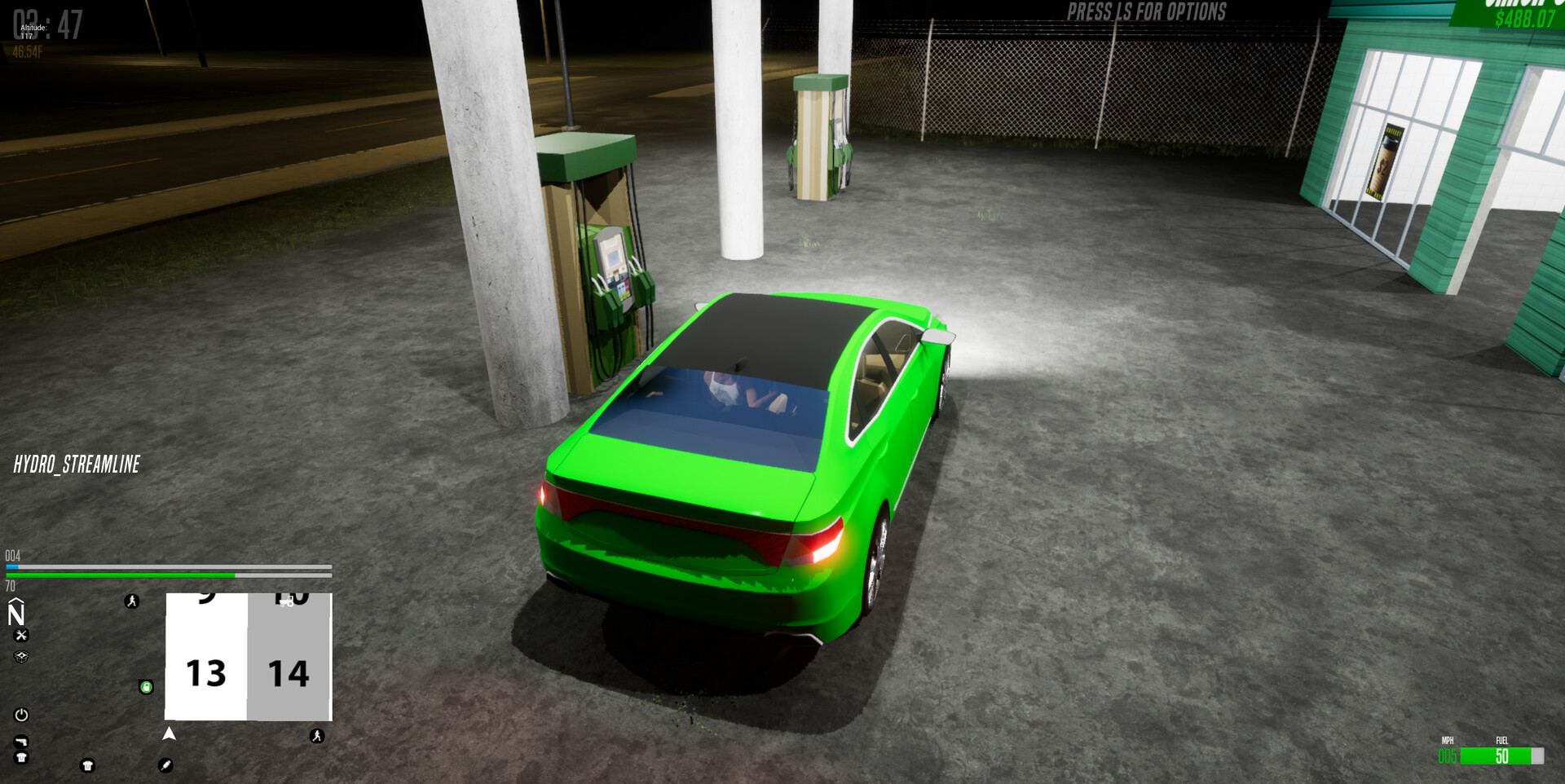This screenshot has width=1565, height=784.
Task: Click the shirt icon near the map's bottom left
Action: tap(20, 755)
